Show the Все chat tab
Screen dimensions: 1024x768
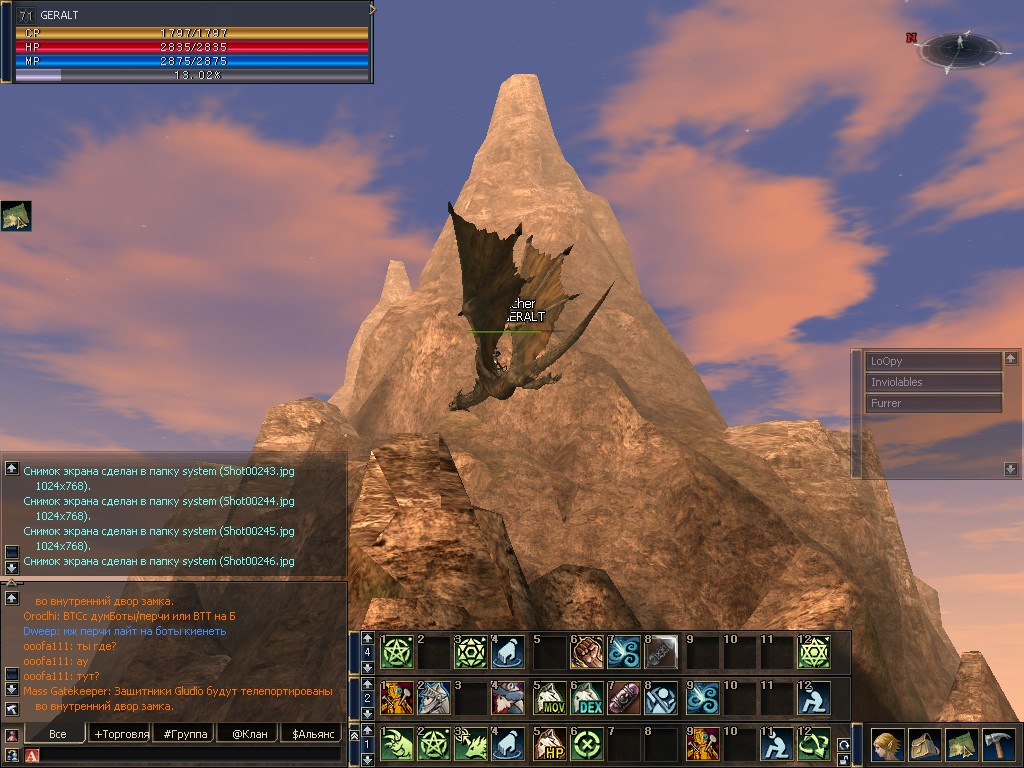tap(58, 734)
